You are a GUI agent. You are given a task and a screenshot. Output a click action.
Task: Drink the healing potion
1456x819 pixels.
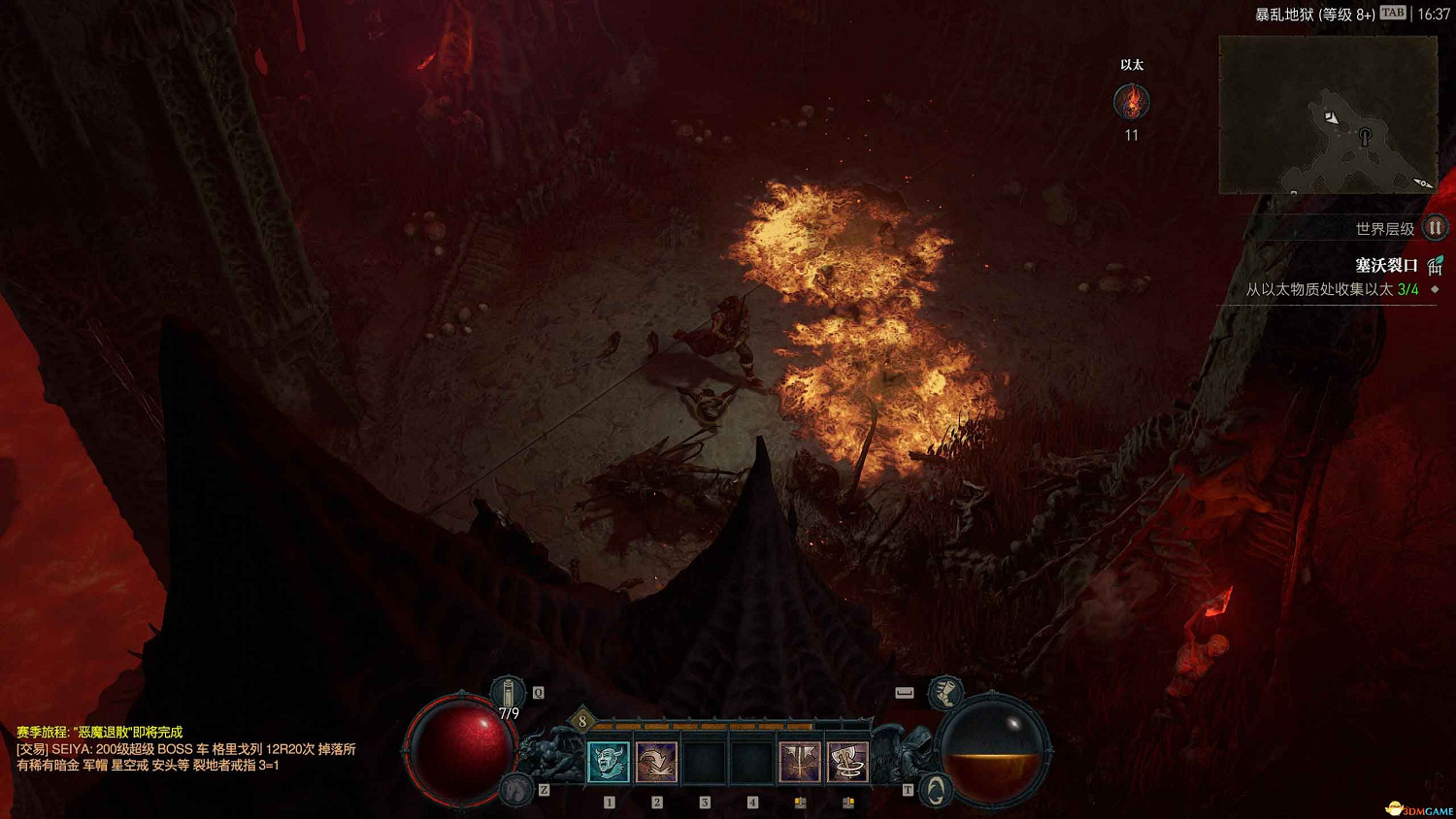coord(508,694)
